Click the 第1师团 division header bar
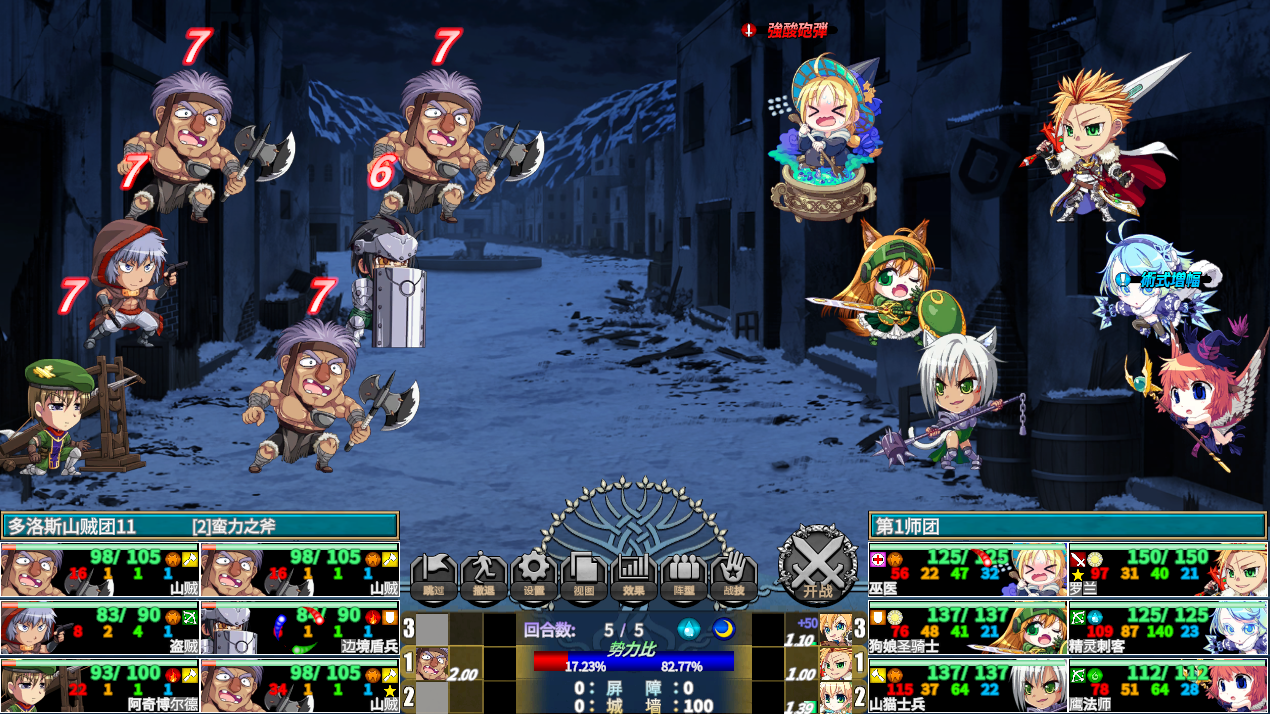The image size is (1270, 714). click(x=1067, y=525)
